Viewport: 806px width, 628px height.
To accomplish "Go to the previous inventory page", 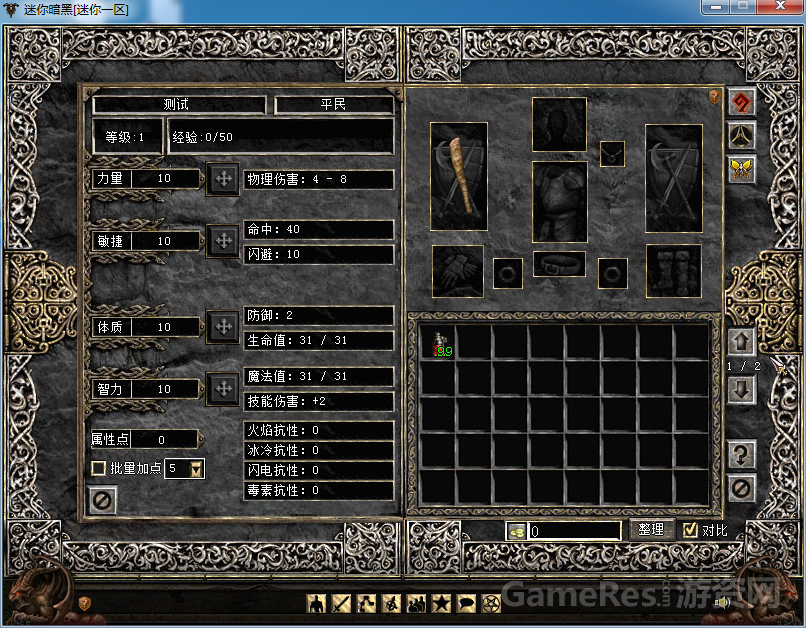I will (x=741, y=342).
